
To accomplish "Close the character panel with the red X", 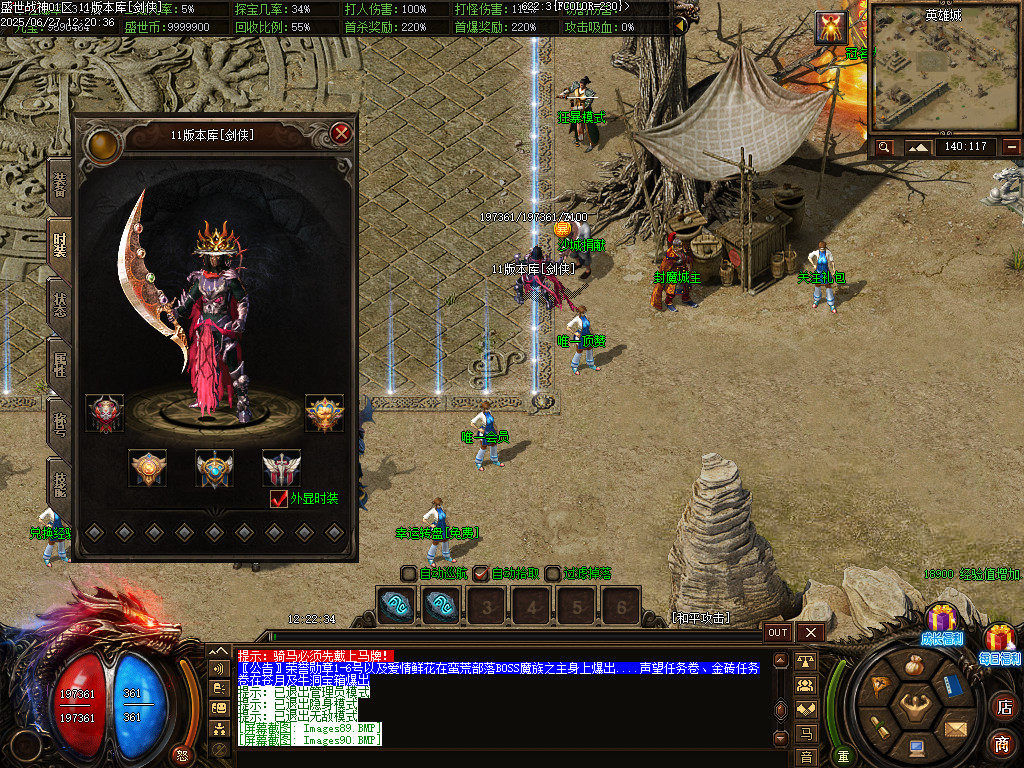I will click(x=341, y=133).
